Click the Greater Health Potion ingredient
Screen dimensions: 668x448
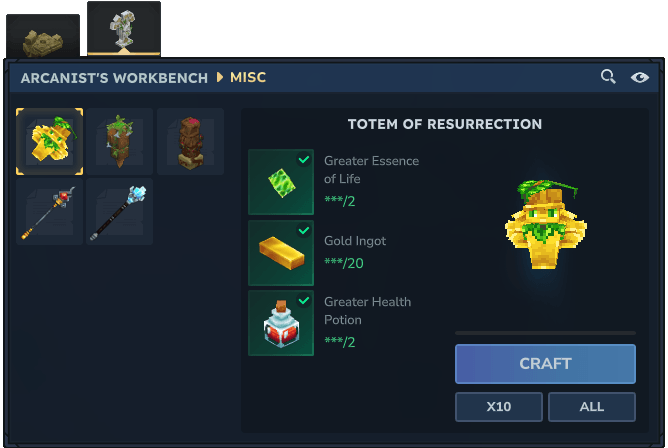point(281,323)
